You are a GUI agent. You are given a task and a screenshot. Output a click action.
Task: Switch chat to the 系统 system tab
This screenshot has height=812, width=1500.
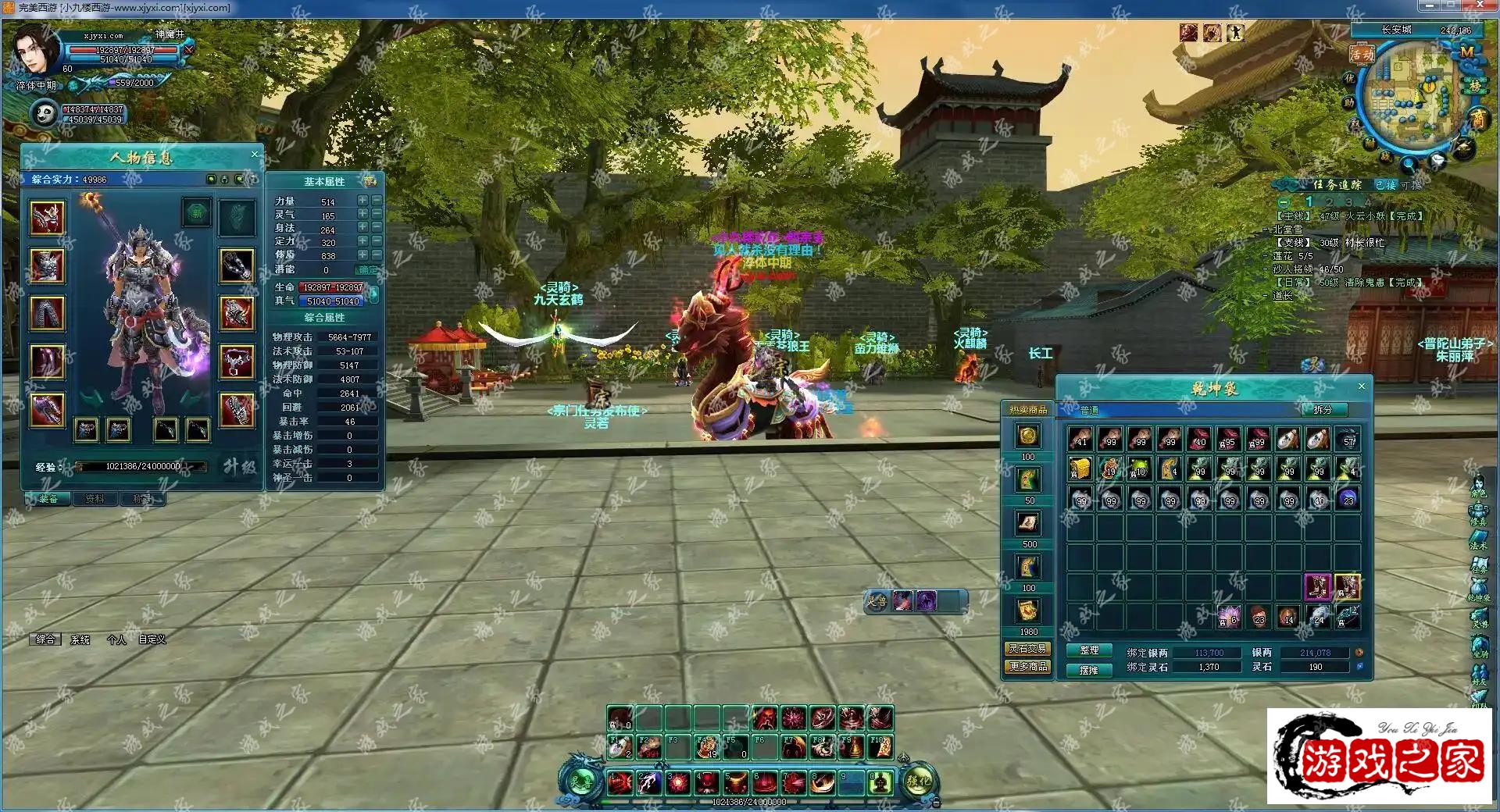click(x=80, y=639)
